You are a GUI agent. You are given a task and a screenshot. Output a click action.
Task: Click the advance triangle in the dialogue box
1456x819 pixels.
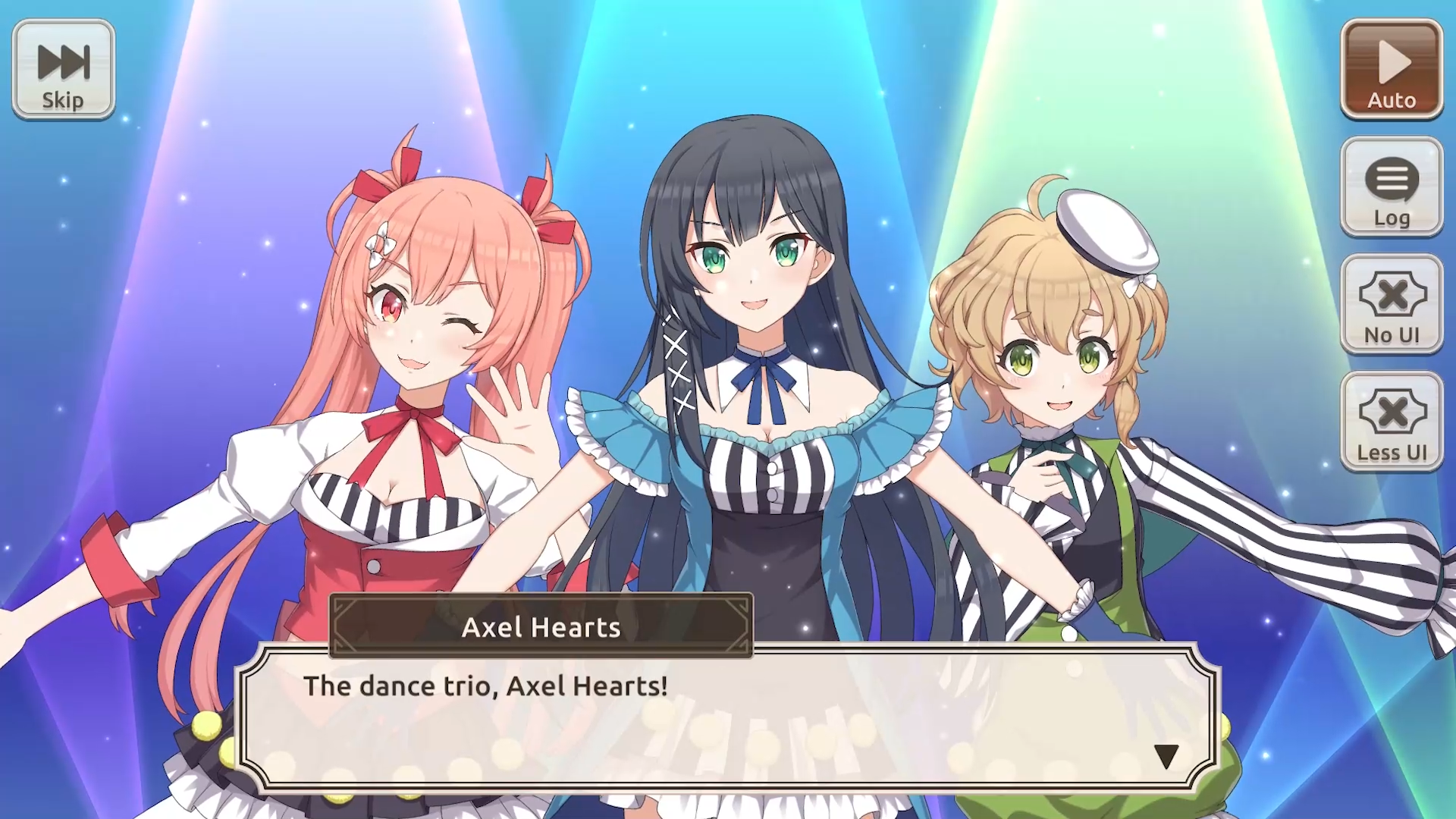1166,755
